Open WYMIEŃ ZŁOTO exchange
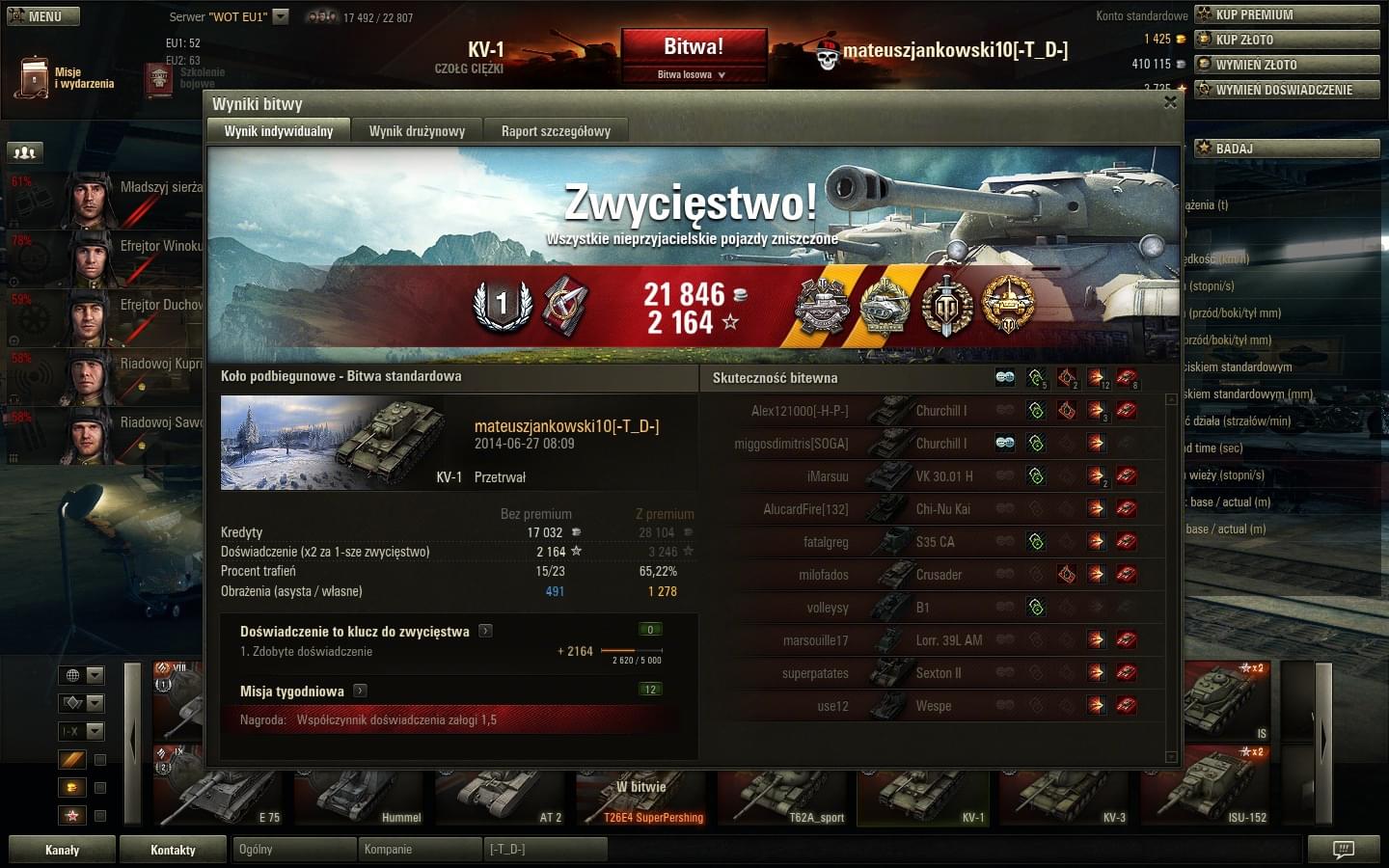 click(x=1288, y=65)
